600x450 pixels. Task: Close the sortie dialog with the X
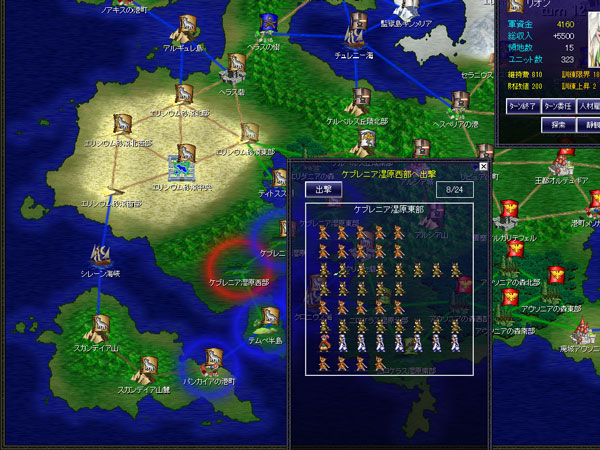click(483, 167)
